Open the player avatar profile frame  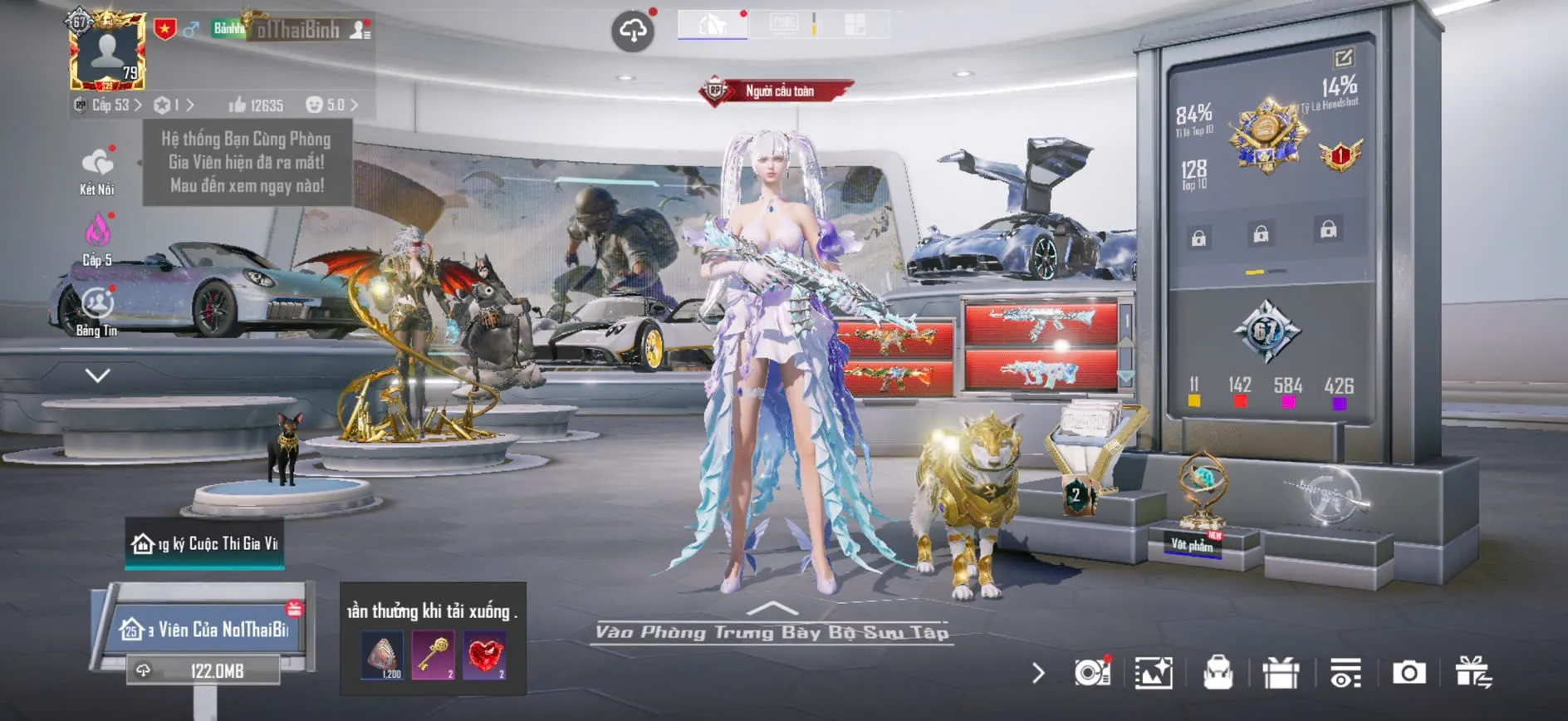[x=108, y=51]
